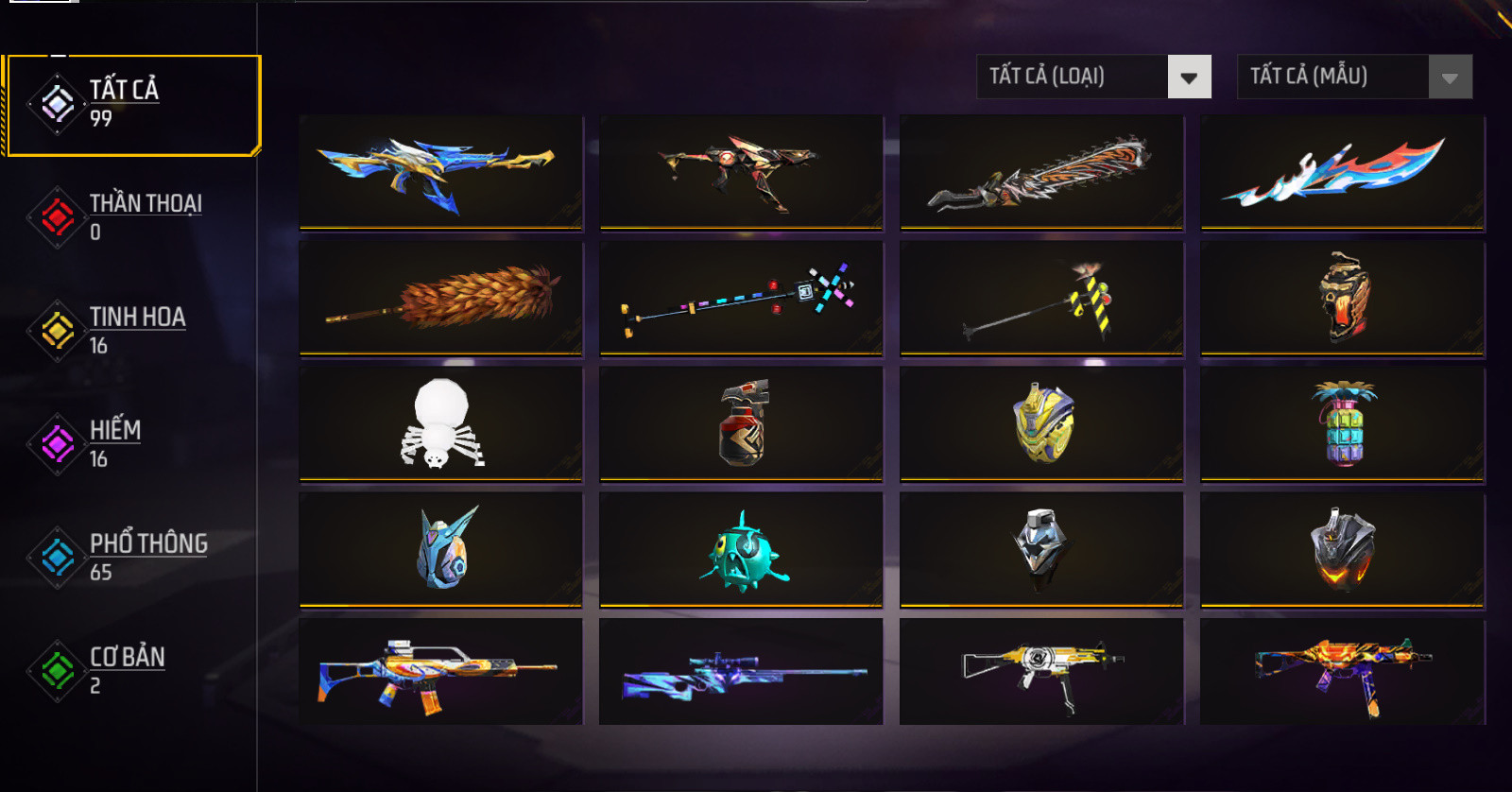The image size is (1512, 792).
Task: Choose the white spider item
Action: [x=440, y=423]
